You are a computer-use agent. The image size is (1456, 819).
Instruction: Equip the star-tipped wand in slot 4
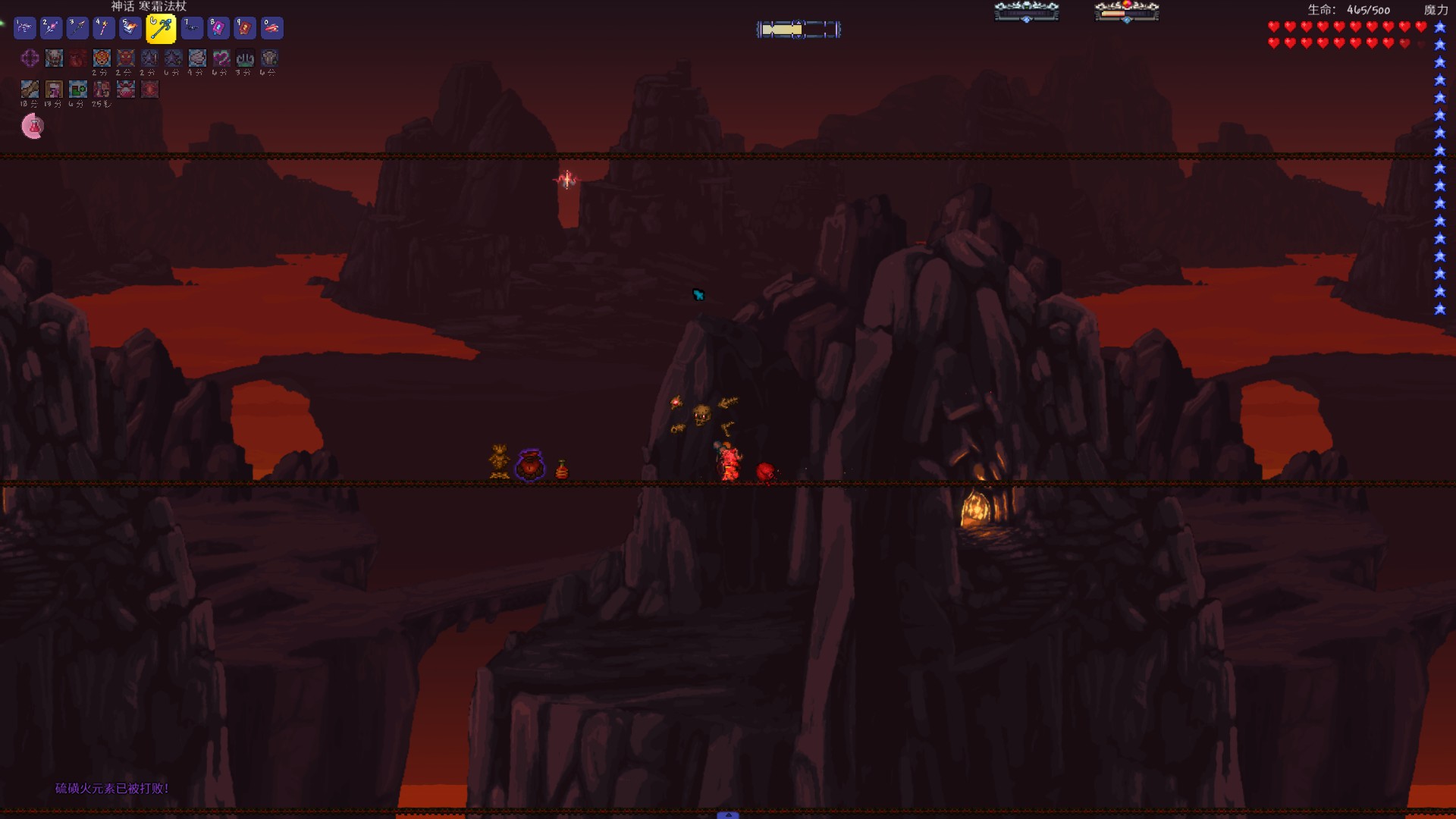104,28
